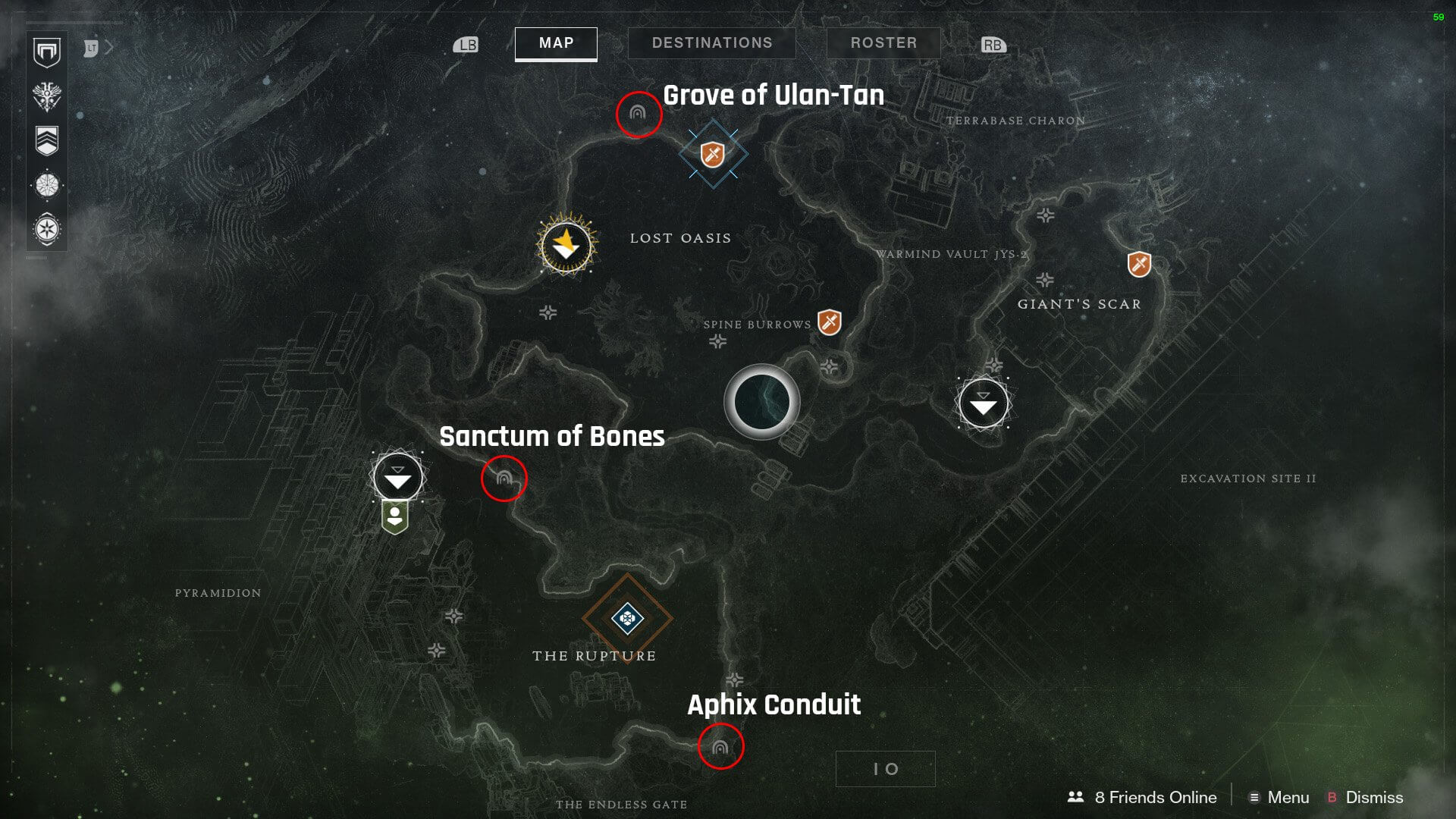1456x819 pixels.
Task: Choose the chevron-striped shield icon in left sidebar
Action: coord(47,141)
